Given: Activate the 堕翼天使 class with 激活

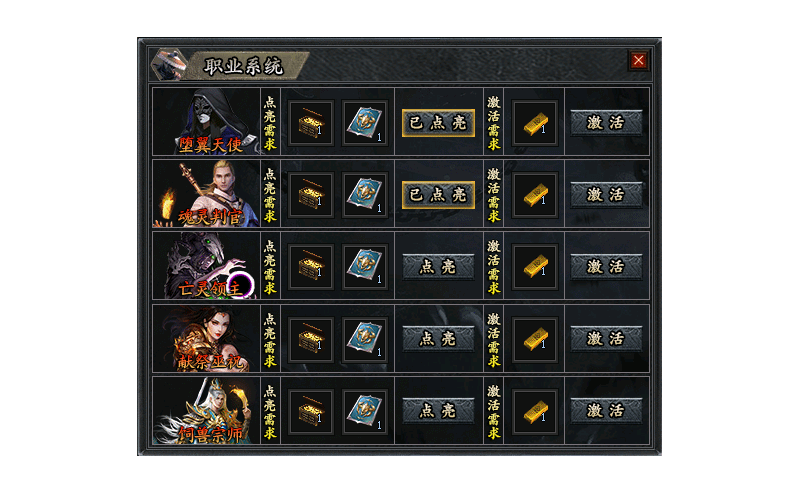Looking at the screenshot, I should [x=606, y=123].
